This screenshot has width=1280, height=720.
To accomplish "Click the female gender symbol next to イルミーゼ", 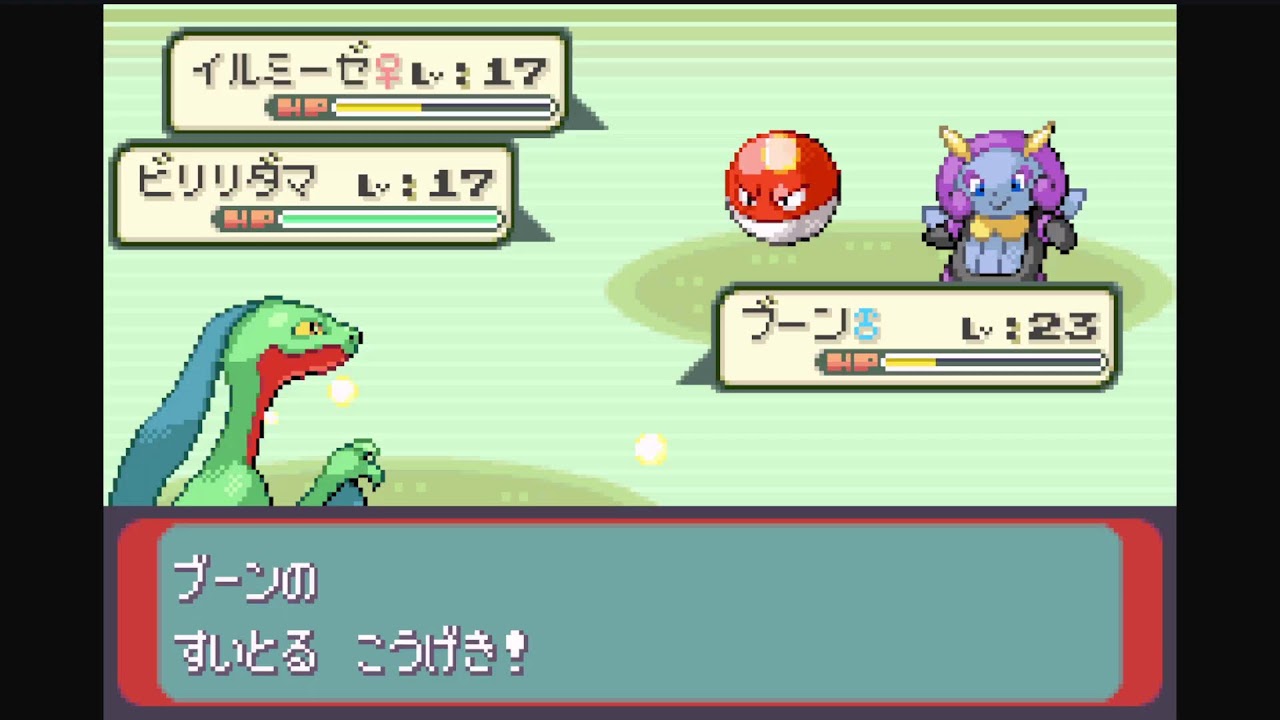I will click(390, 70).
